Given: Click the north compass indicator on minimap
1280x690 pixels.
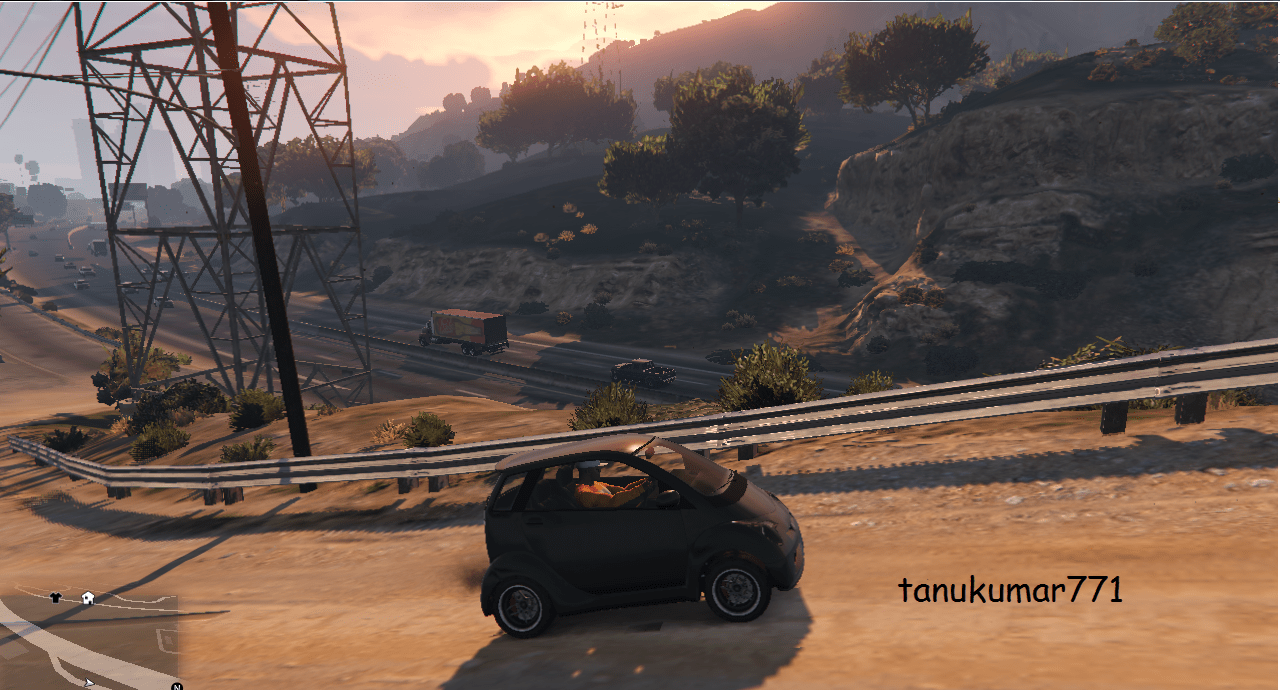Looking at the screenshot, I should tap(176, 686).
